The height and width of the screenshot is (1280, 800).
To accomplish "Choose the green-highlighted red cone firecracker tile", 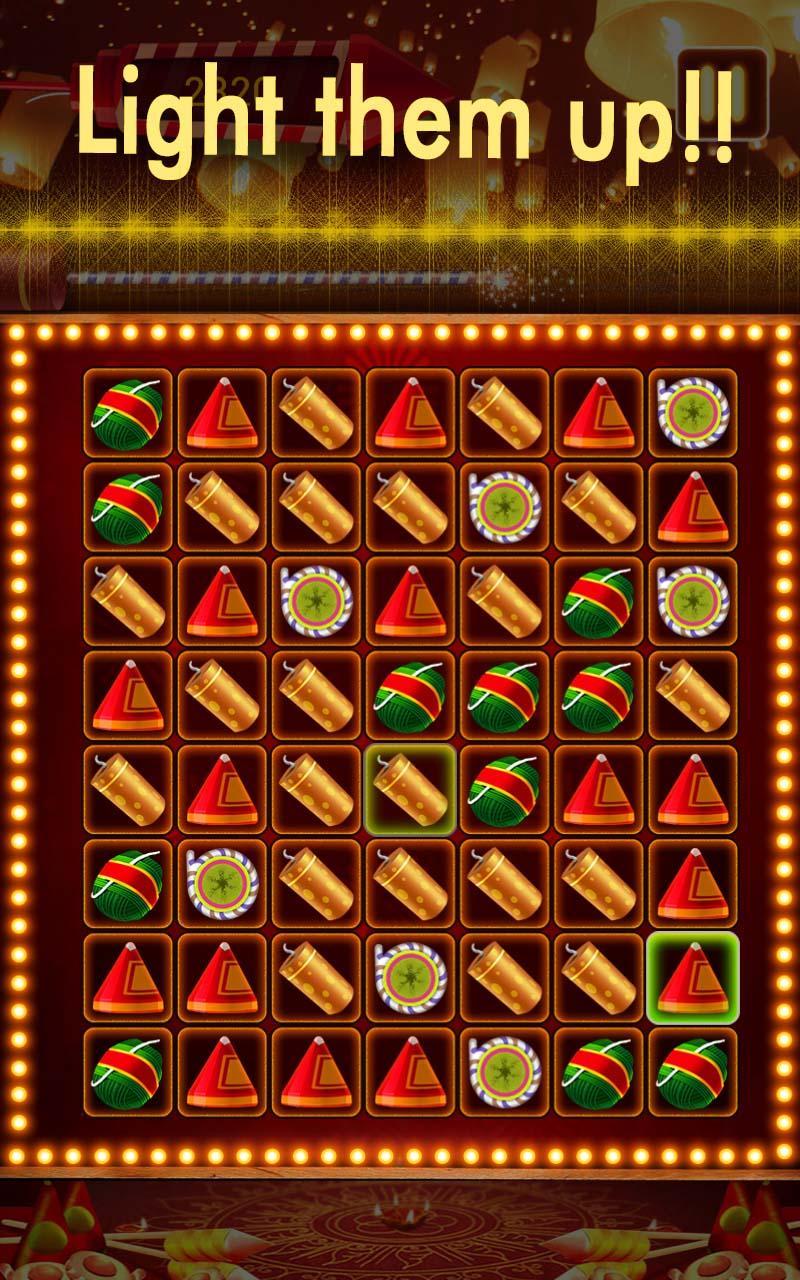I will tap(692, 977).
